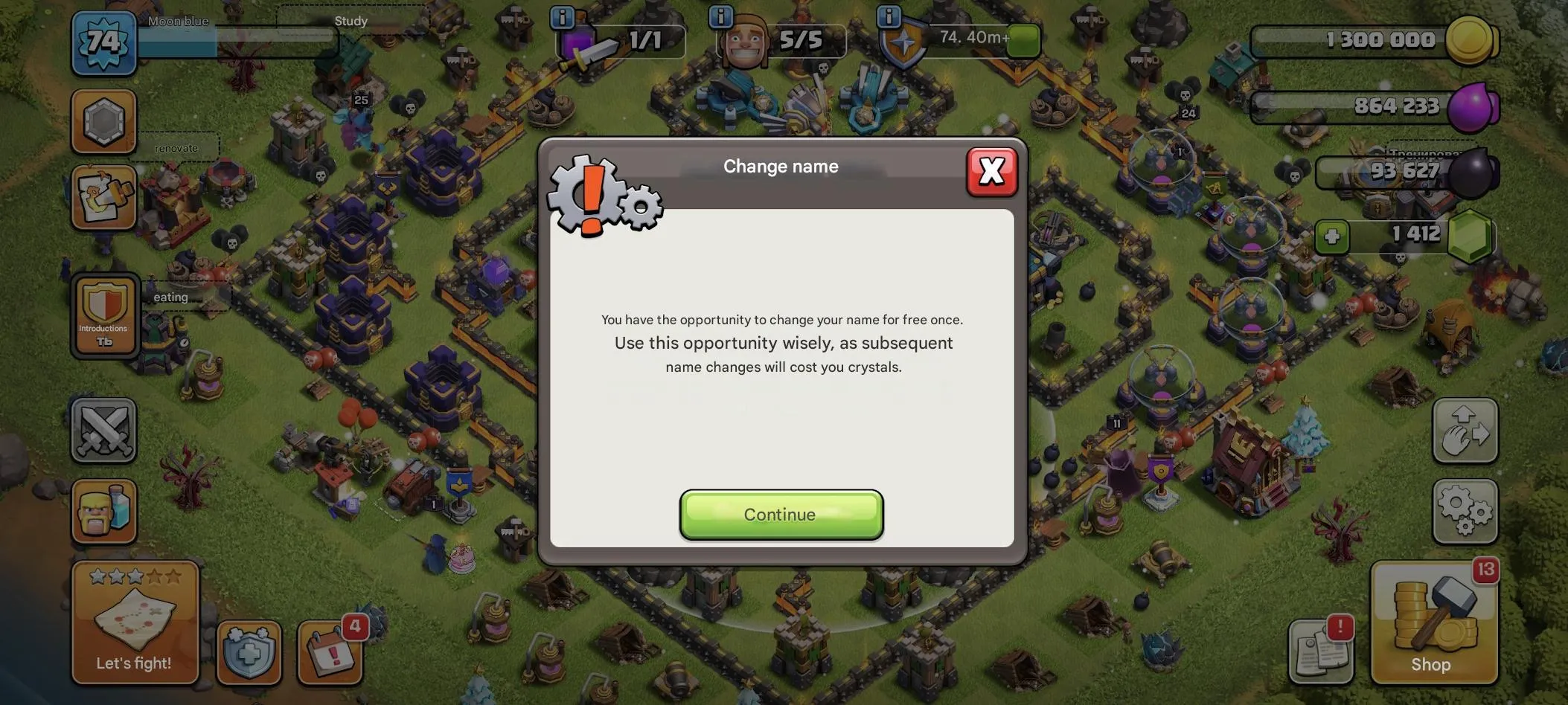Open the 'Introductions Tb' clan badge
Image resolution: width=1568 pixels, height=705 pixels.
coord(103,316)
